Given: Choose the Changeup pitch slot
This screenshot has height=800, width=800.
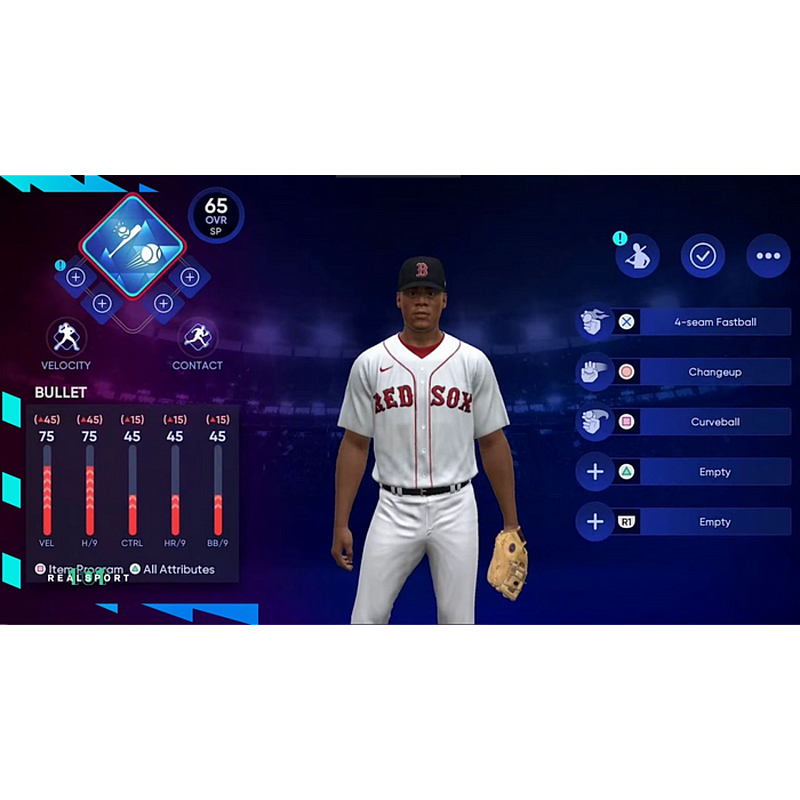Looking at the screenshot, I should pos(714,372).
